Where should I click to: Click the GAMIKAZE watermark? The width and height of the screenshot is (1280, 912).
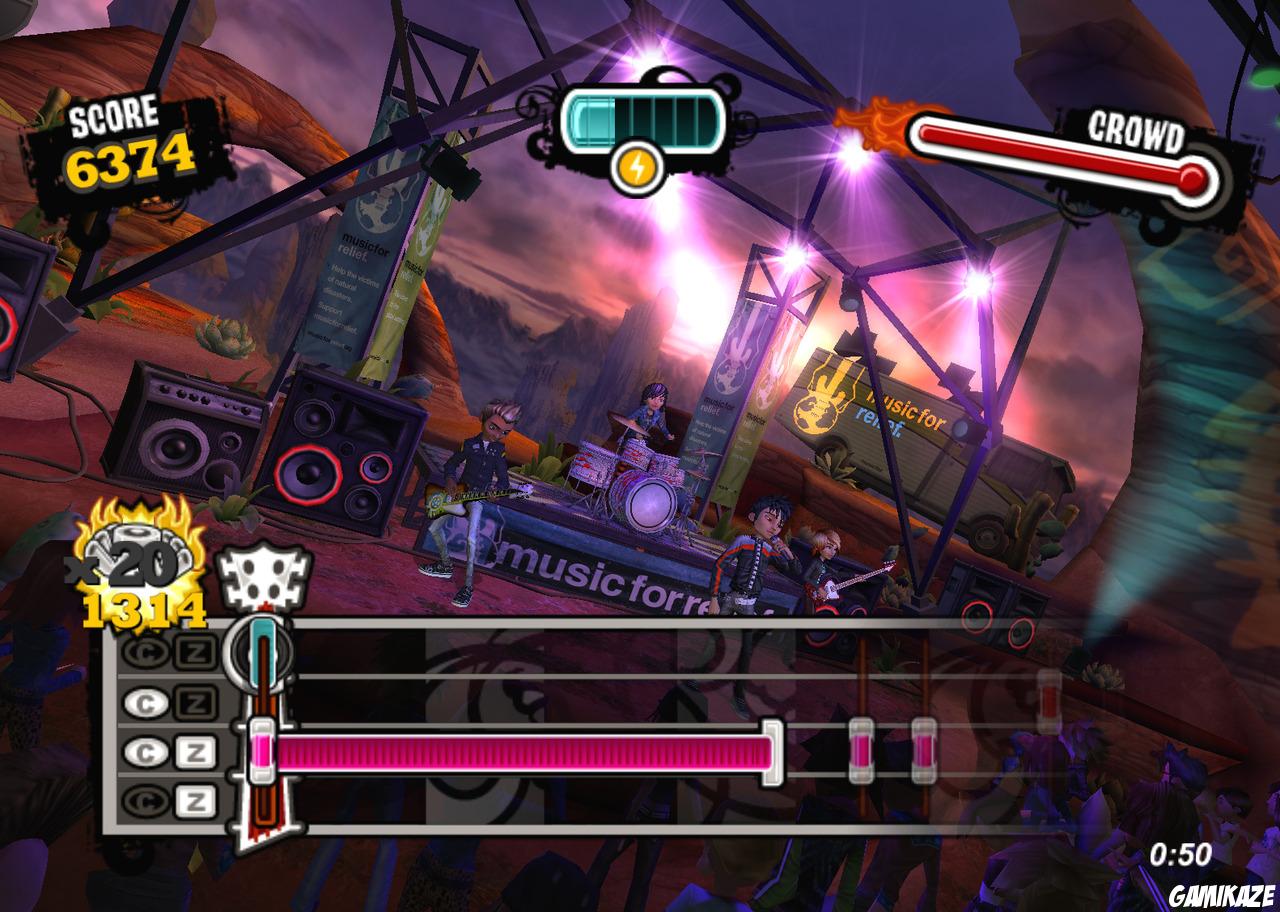pos(1222,895)
